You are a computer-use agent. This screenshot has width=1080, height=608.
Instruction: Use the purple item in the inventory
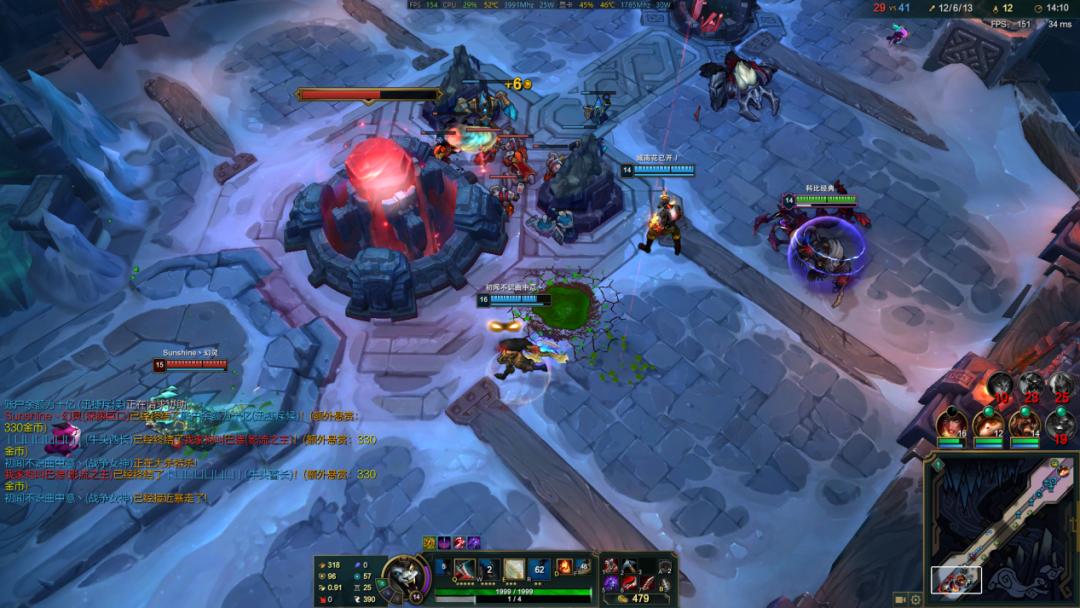610,583
